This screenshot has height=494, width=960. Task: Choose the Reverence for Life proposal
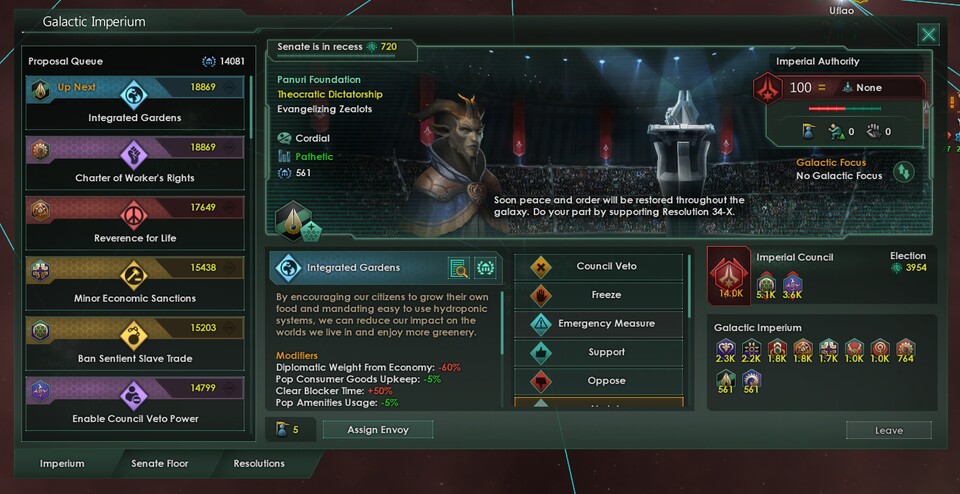coord(135,223)
